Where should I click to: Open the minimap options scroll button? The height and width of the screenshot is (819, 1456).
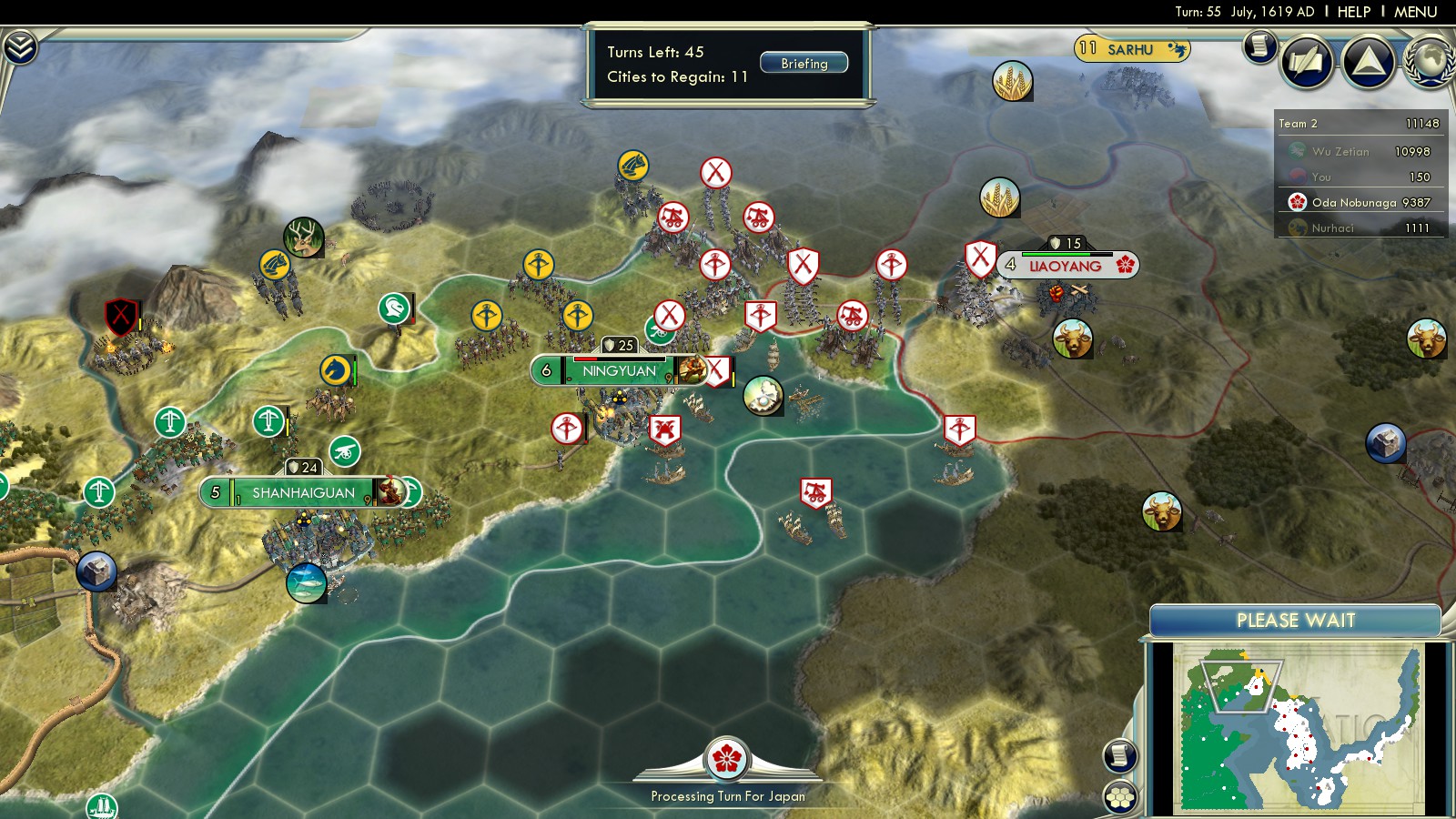(1120, 755)
